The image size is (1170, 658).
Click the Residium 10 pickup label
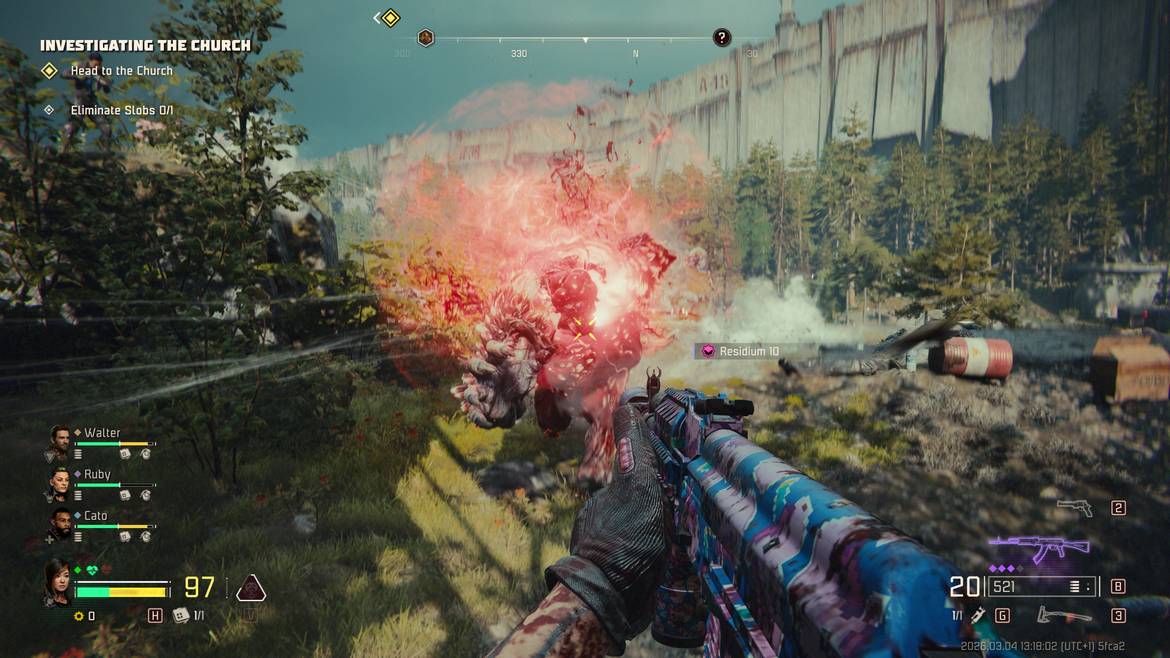pos(741,351)
